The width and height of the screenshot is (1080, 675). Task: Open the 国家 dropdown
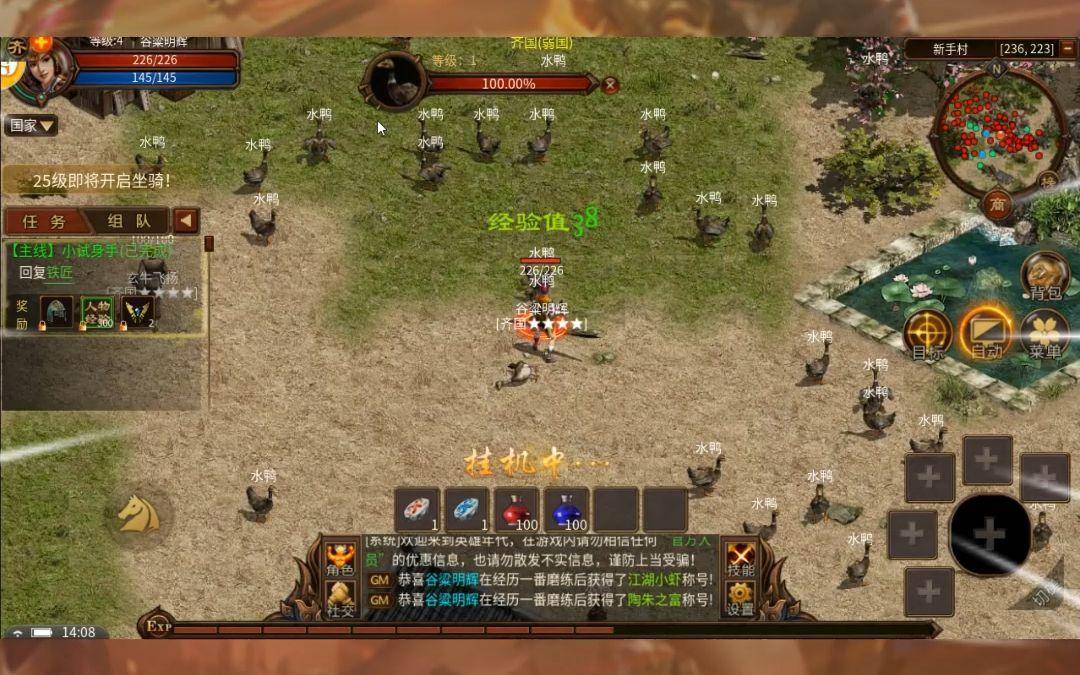click(x=31, y=126)
